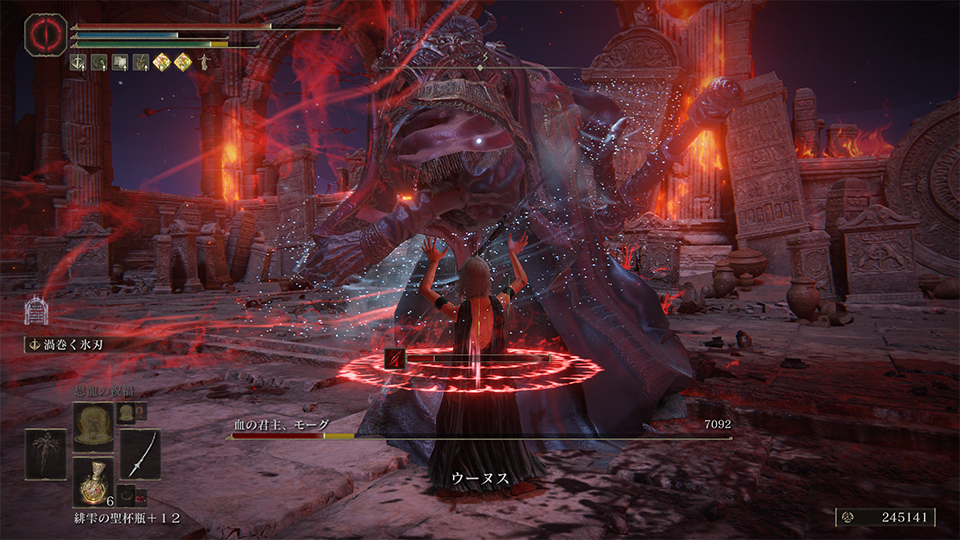This screenshot has width=960, height=540.
Task: Click the rune counter icon
Action: coord(846,518)
